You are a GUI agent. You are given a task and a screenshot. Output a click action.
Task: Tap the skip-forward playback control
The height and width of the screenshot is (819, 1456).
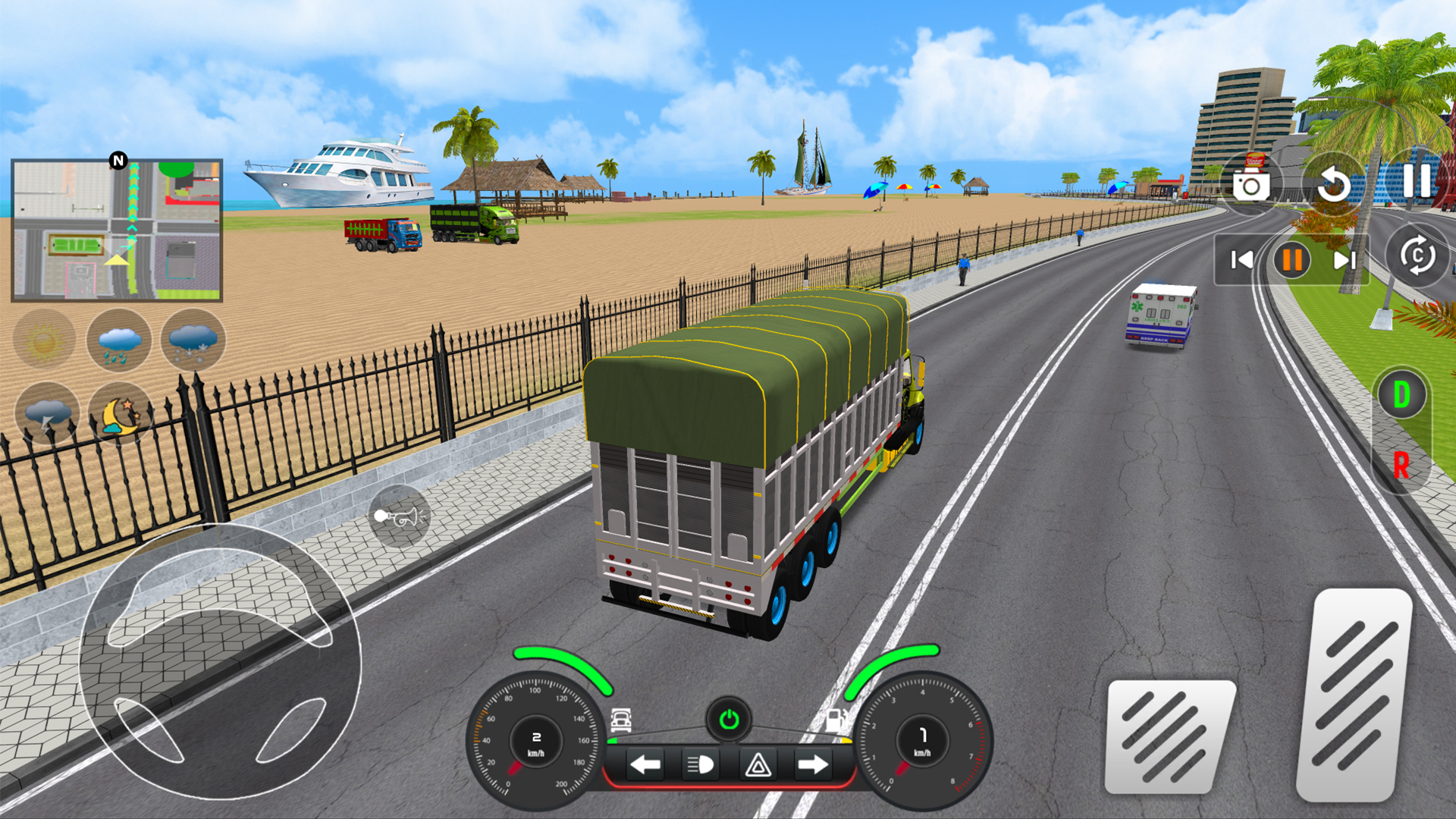pyautogui.click(x=1345, y=260)
